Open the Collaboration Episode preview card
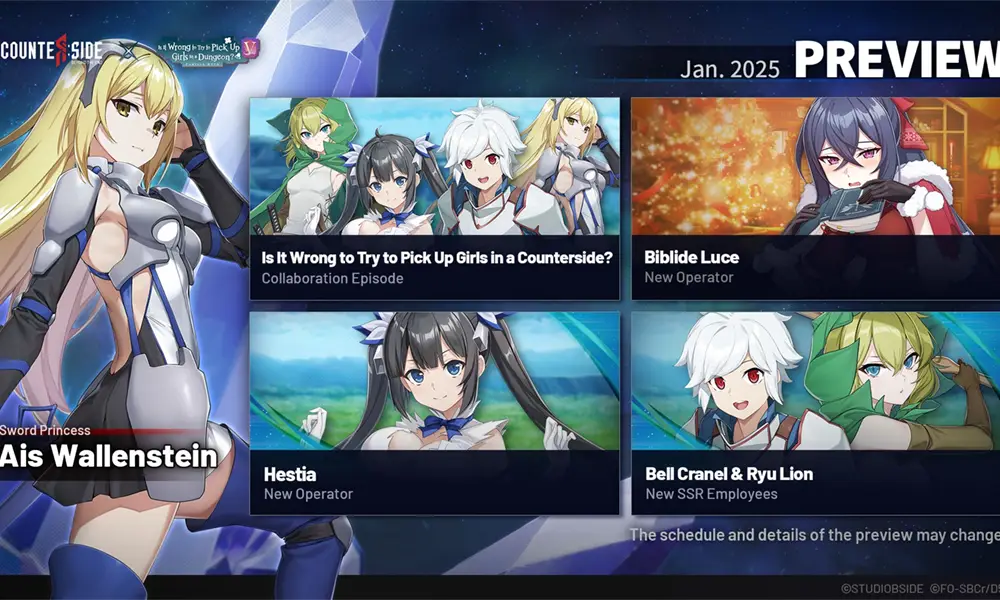 435,198
